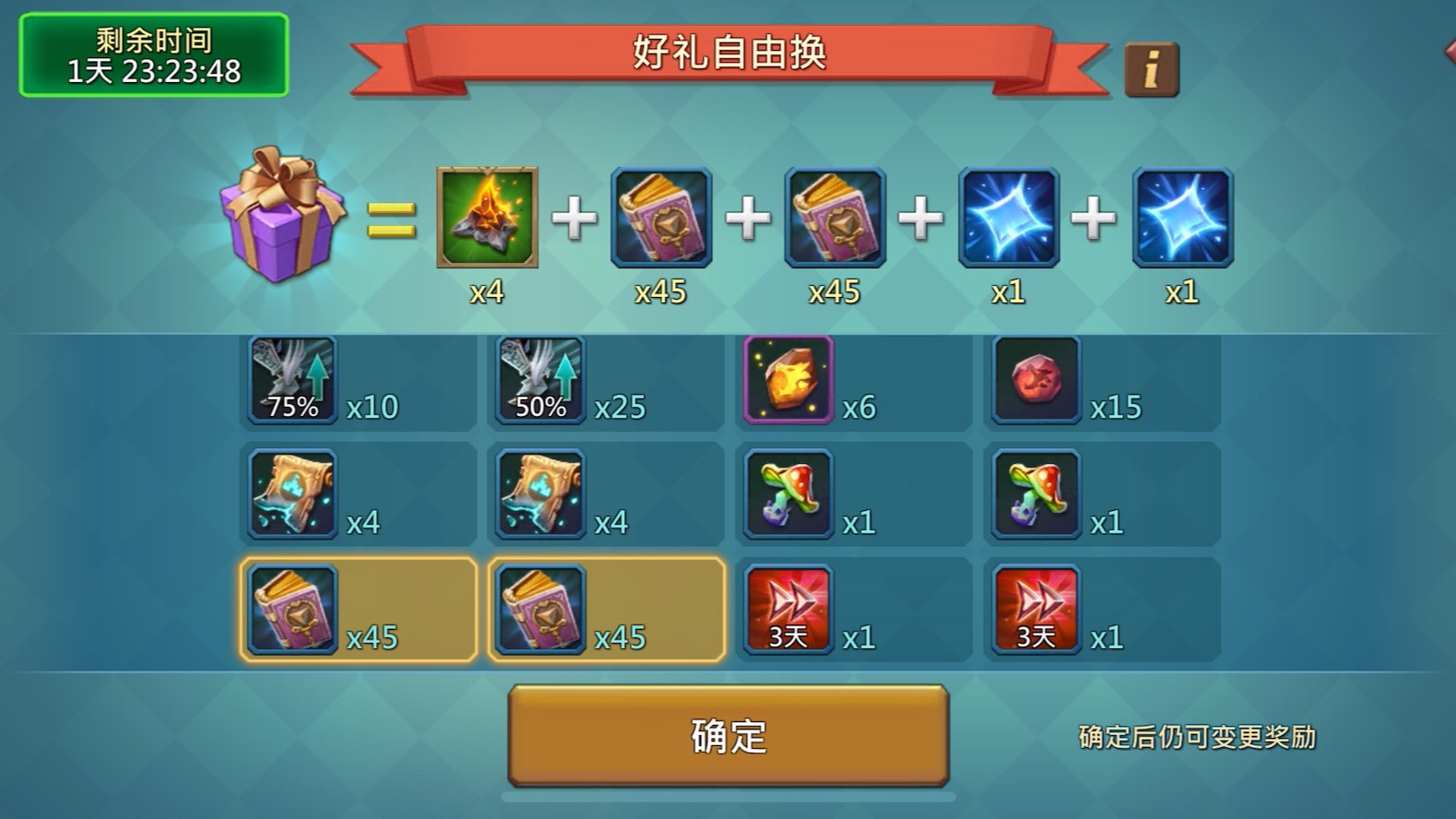The width and height of the screenshot is (1456, 819).
Task: Select the 50% speedup x25 reward
Action: click(x=539, y=380)
